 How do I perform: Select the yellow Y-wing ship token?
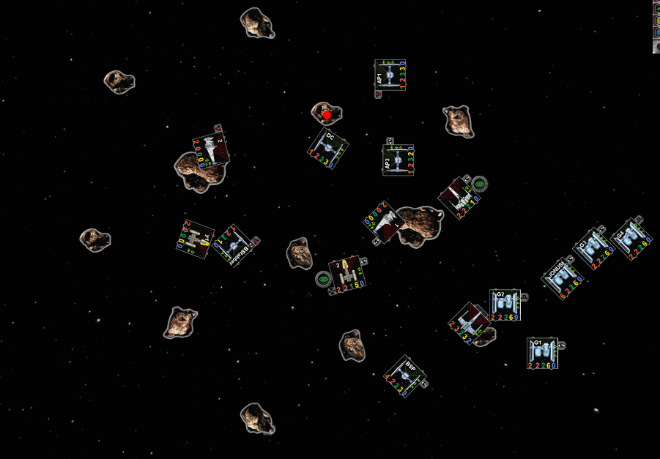tap(347, 270)
